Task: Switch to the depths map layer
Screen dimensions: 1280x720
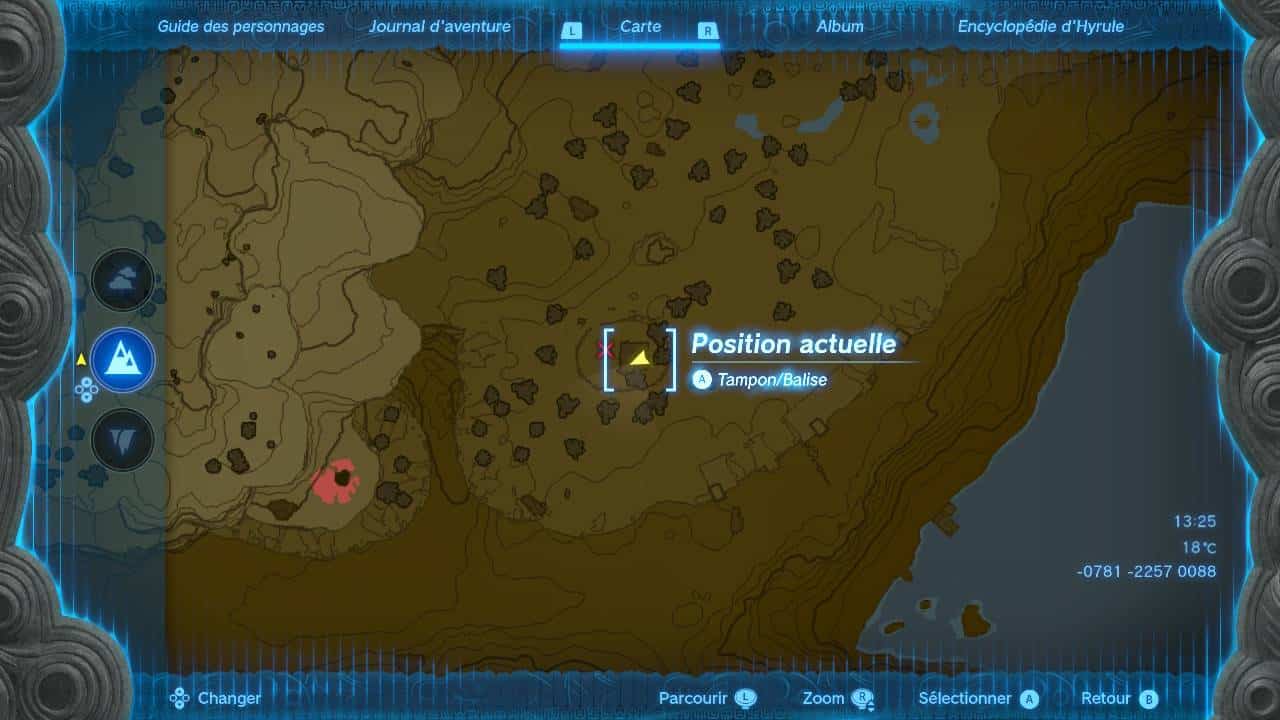Action: click(123, 439)
